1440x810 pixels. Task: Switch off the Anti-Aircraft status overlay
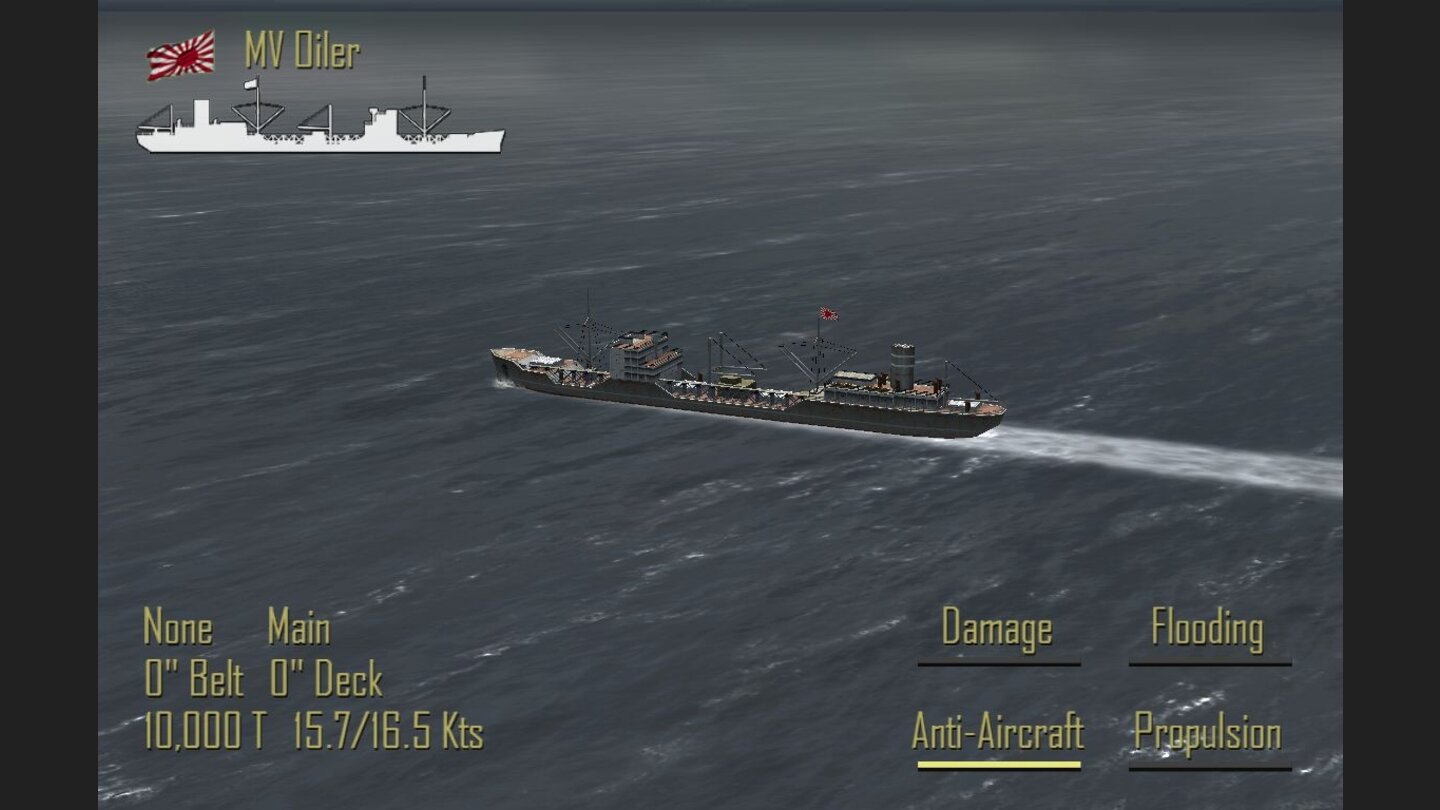tap(997, 733)
